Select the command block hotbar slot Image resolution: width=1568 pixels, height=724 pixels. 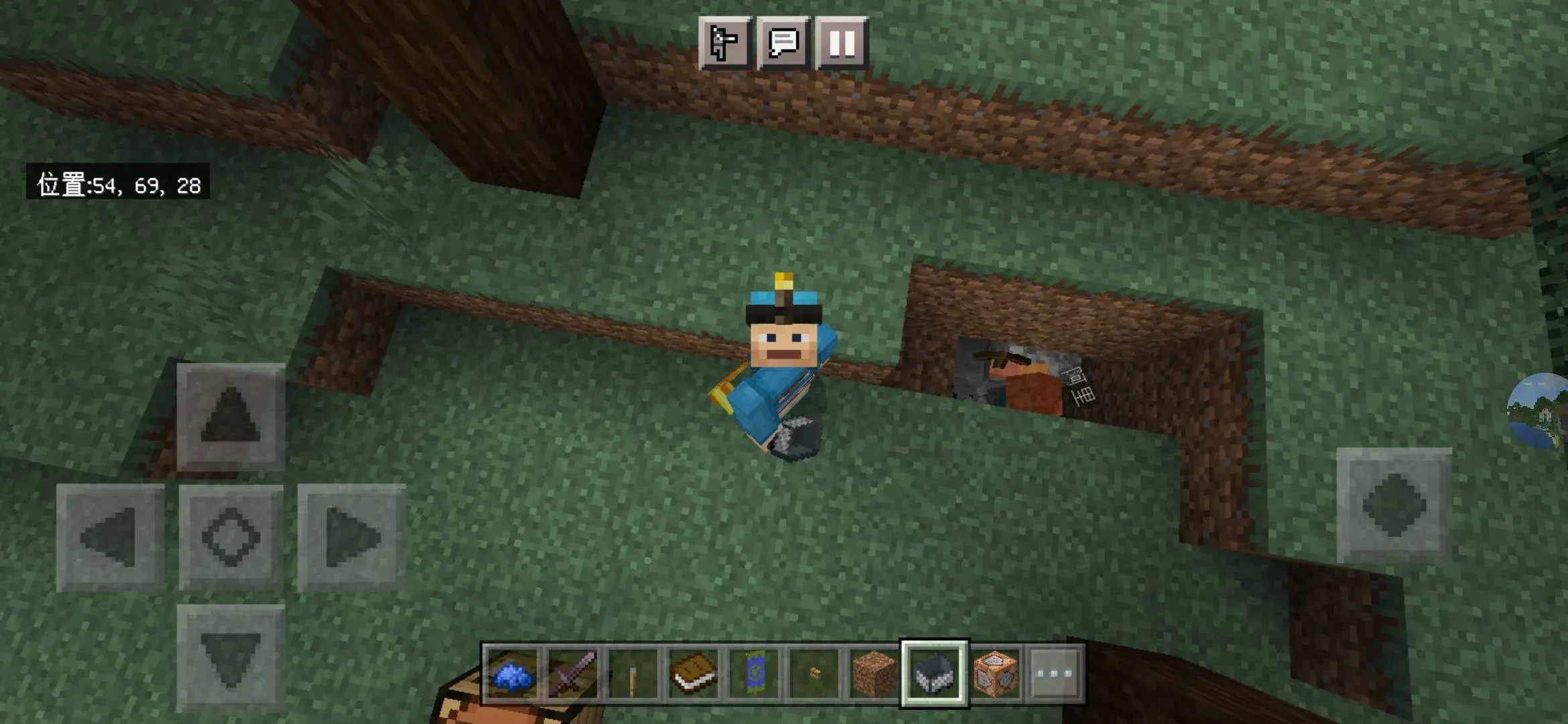(995, 674)
